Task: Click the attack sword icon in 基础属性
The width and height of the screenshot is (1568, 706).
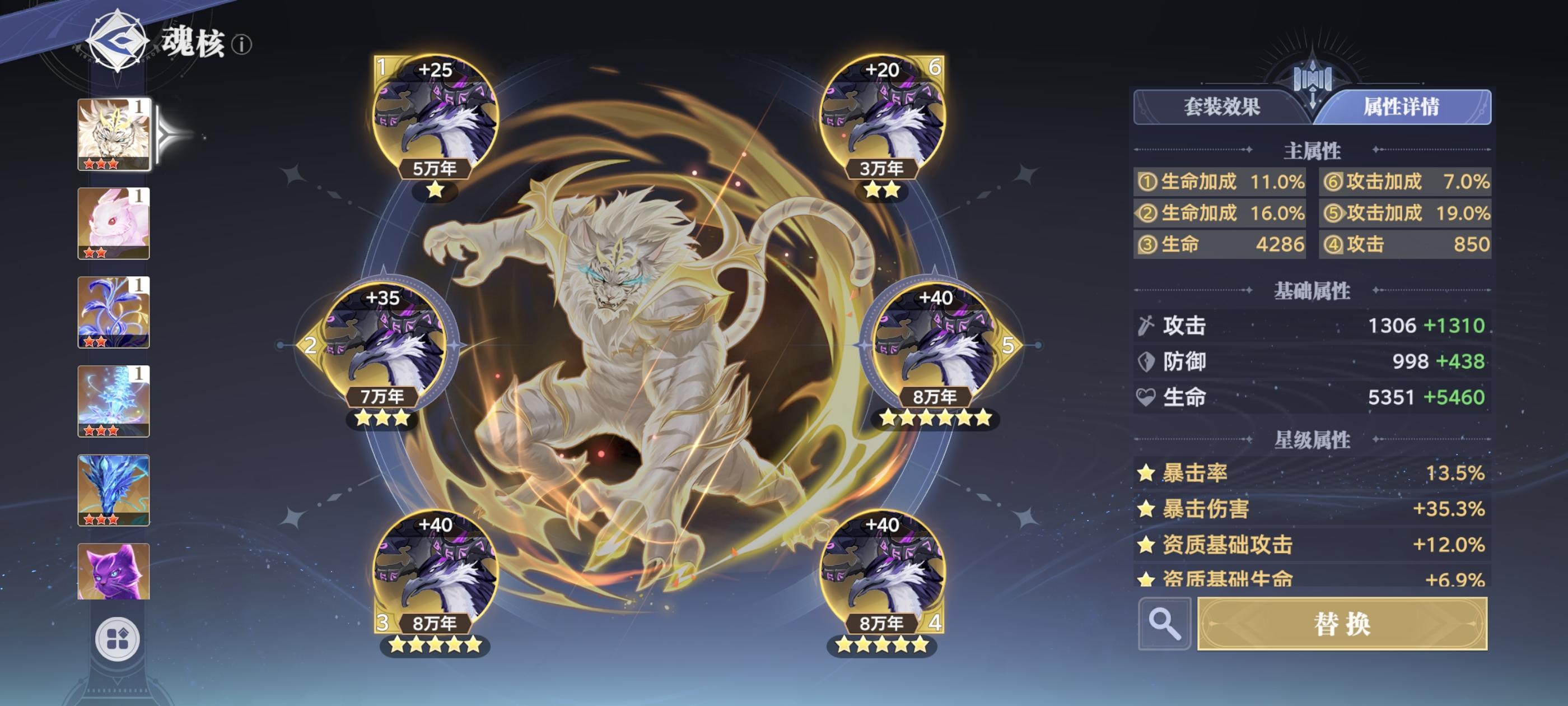Action: [x=1147, y=326]
